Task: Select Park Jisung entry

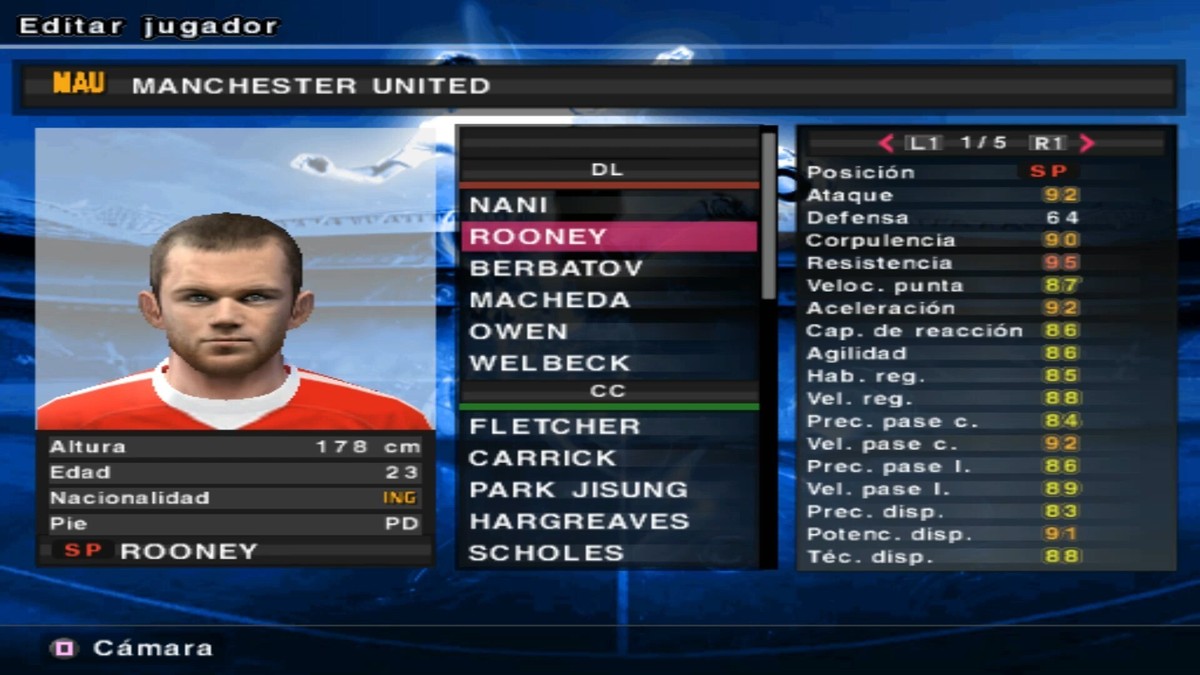Action: point(608,490)
